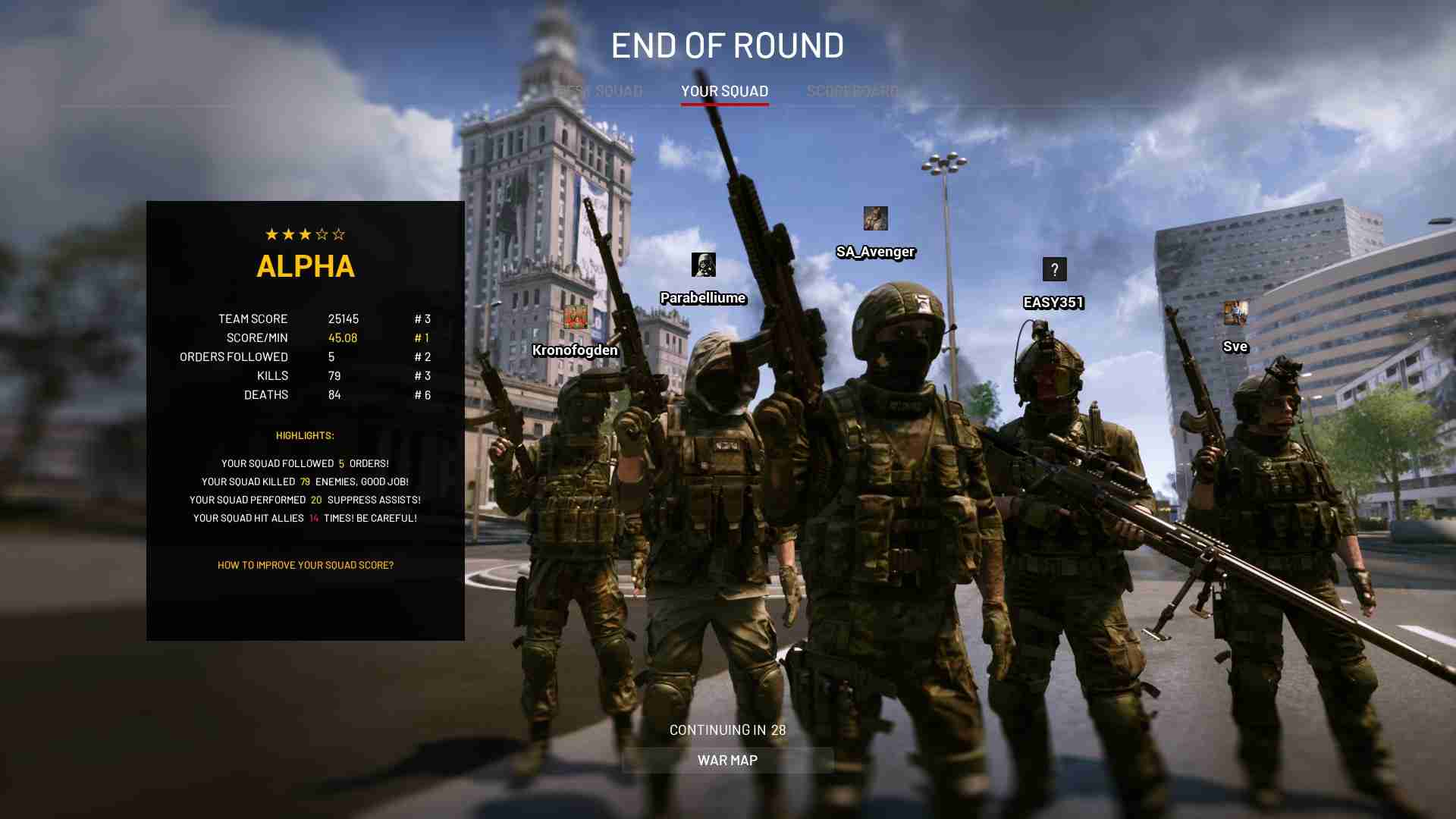The image size is (1456, 819).
Task: View SA_Avenger's player avatar
Action: tap(875, 218)
